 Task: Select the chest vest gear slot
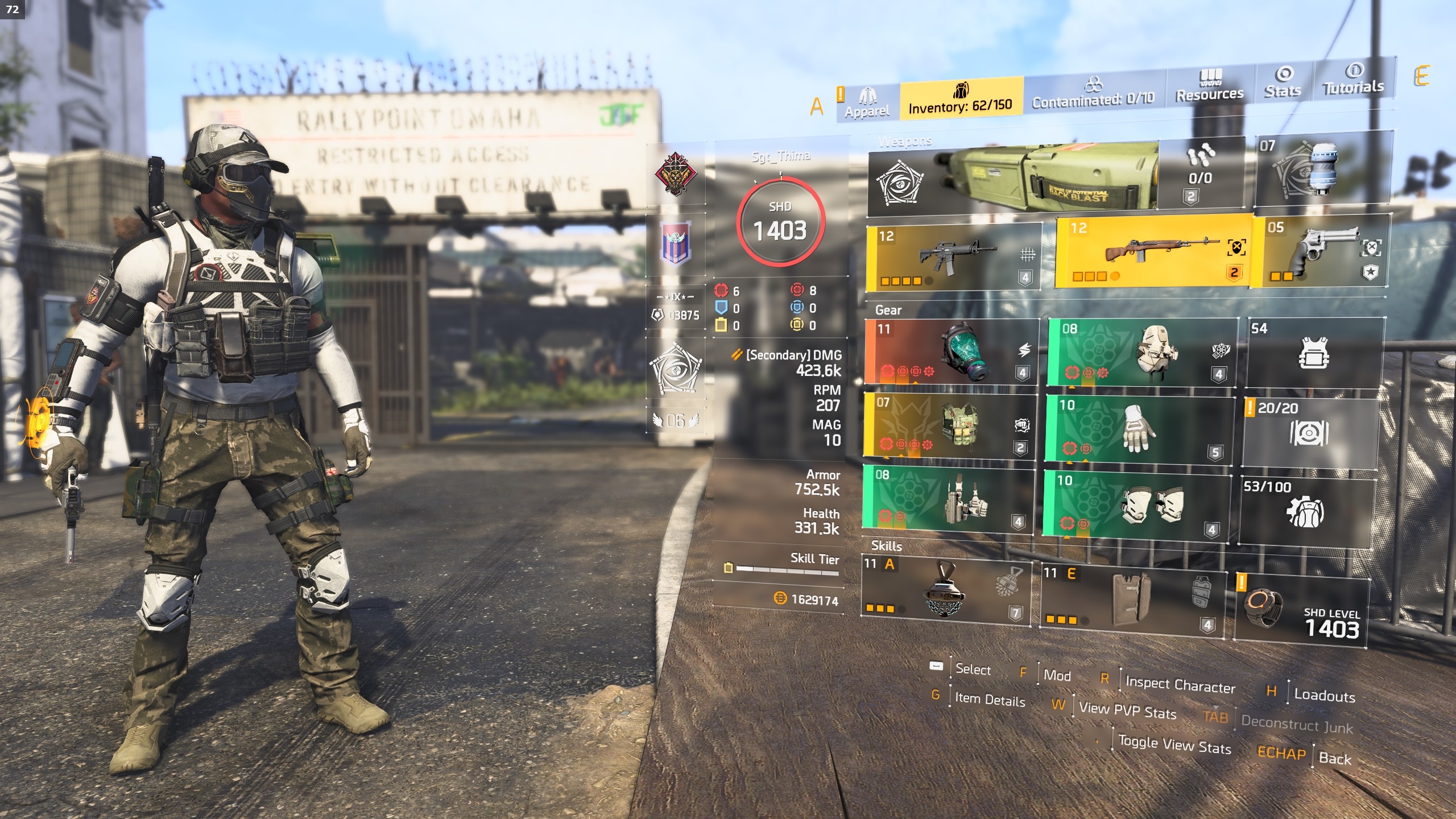(950, 425)
